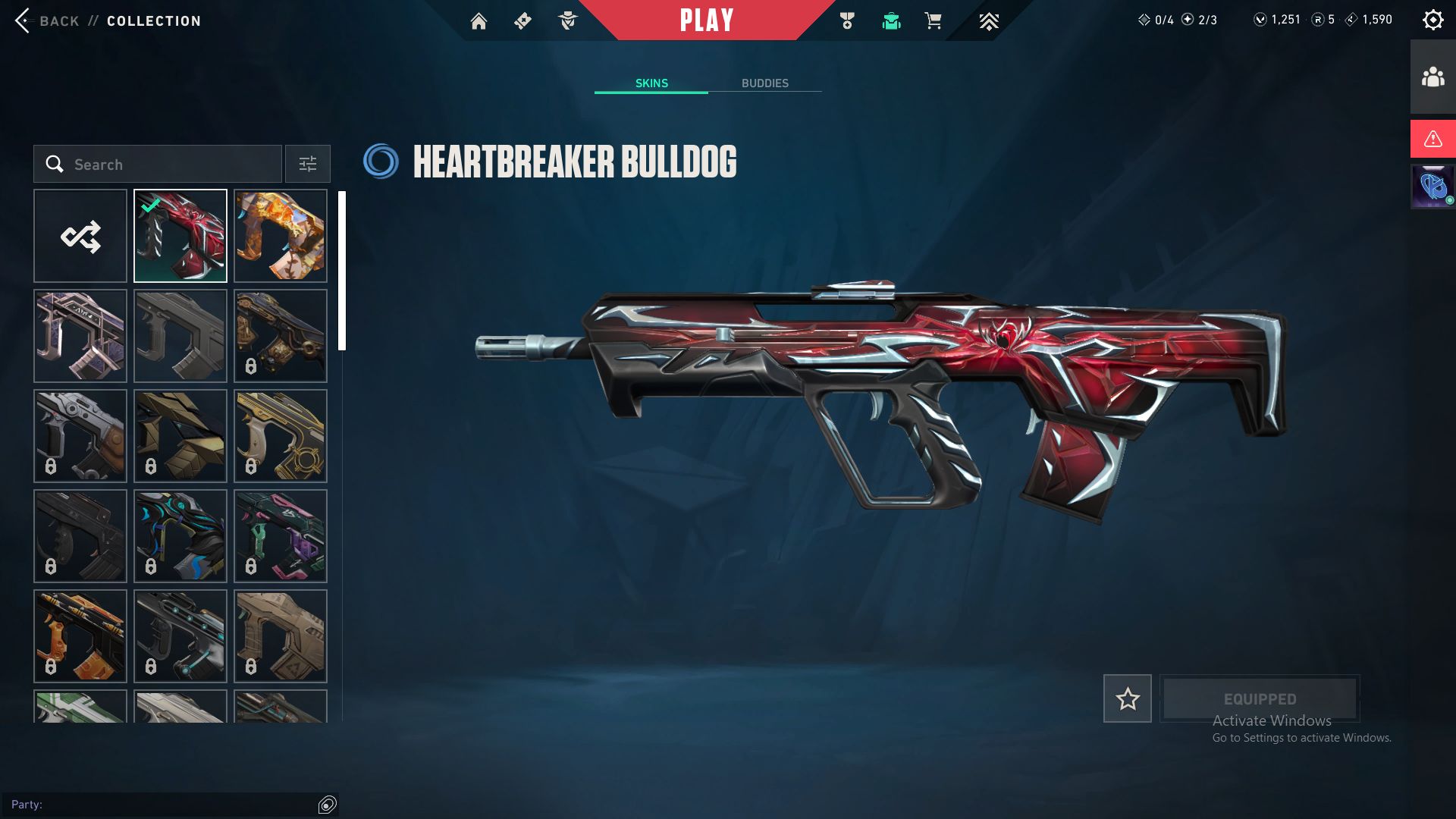Open the player card avatar
The height and width of the screenshot is (819, 1456).
click(x=1432, y=187)
